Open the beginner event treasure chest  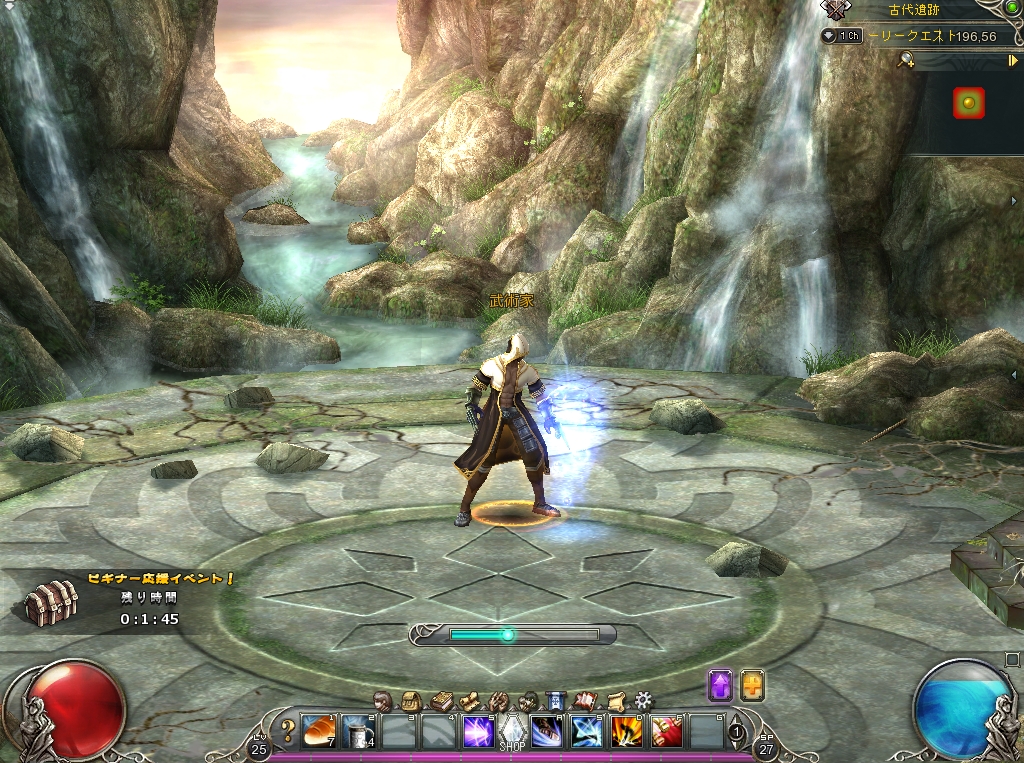pyautogui.click(x=51, y=603)
